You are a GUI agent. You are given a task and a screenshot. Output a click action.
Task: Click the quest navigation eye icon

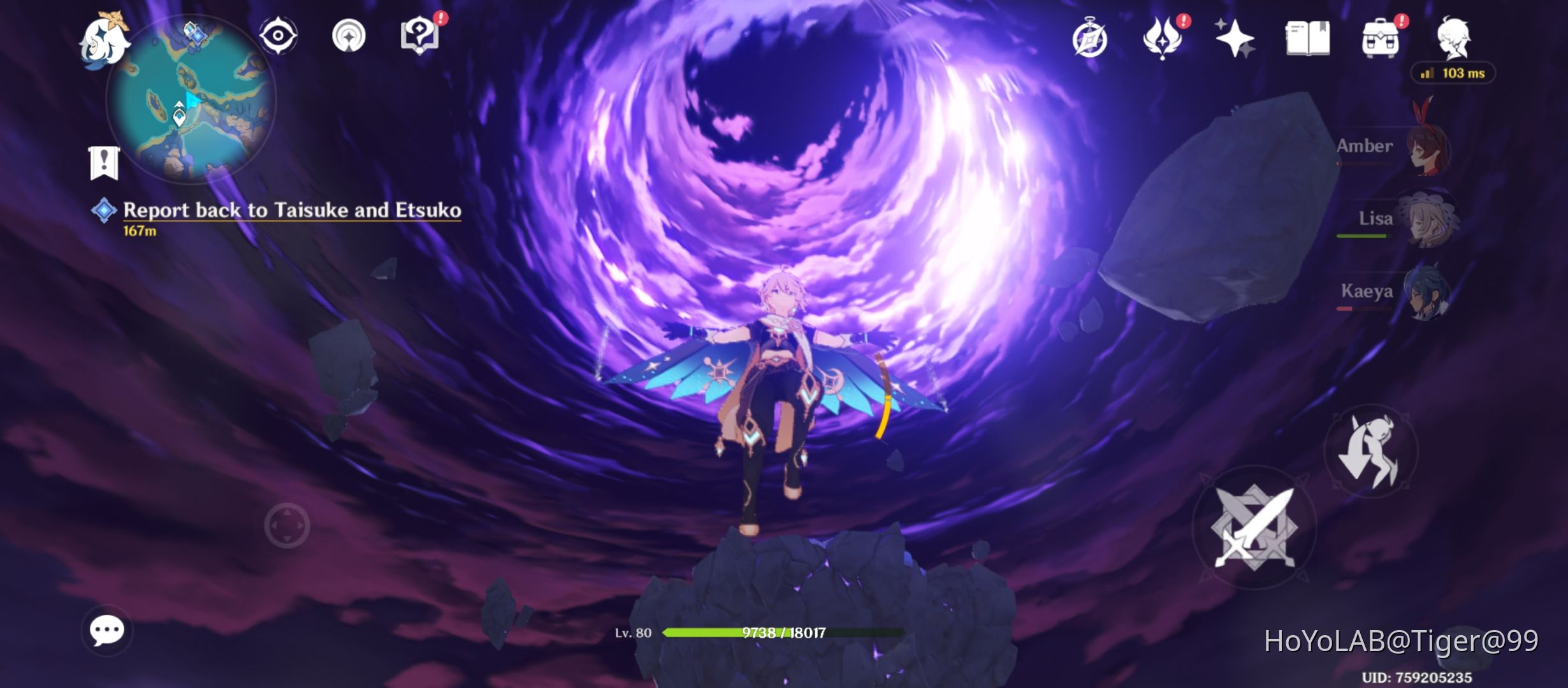coord(277,37)
